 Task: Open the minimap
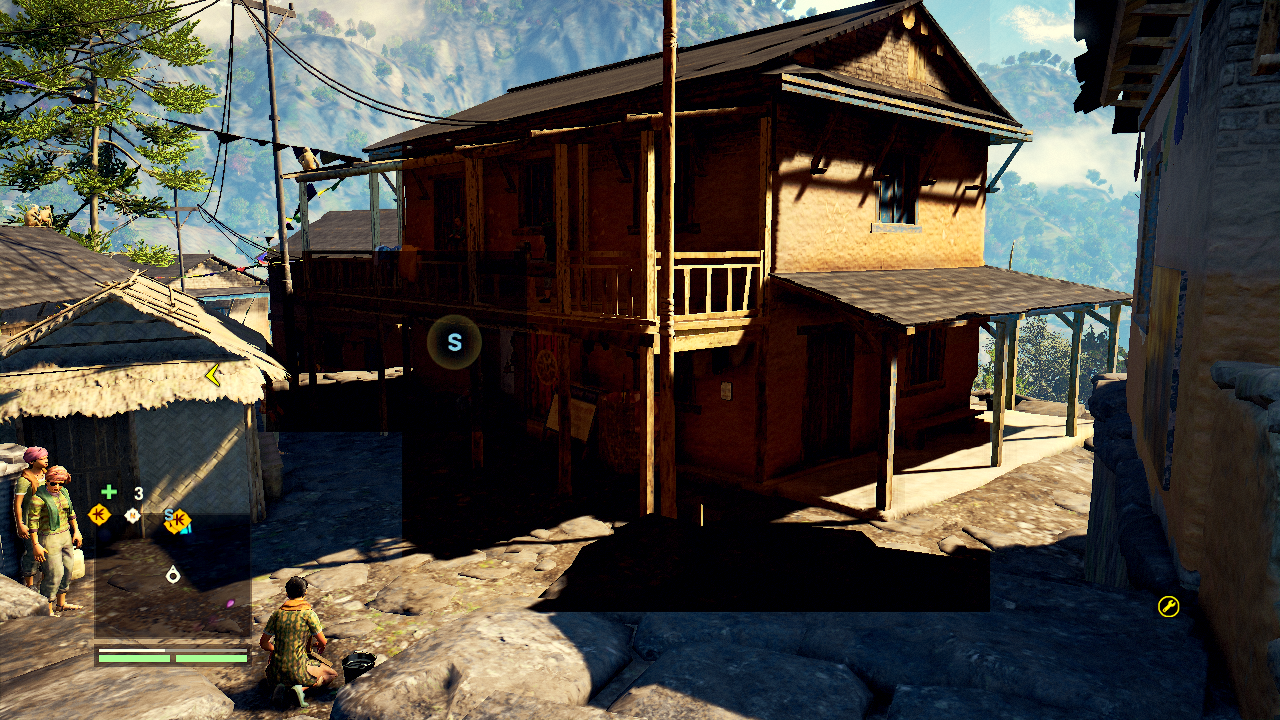(172, 576)
